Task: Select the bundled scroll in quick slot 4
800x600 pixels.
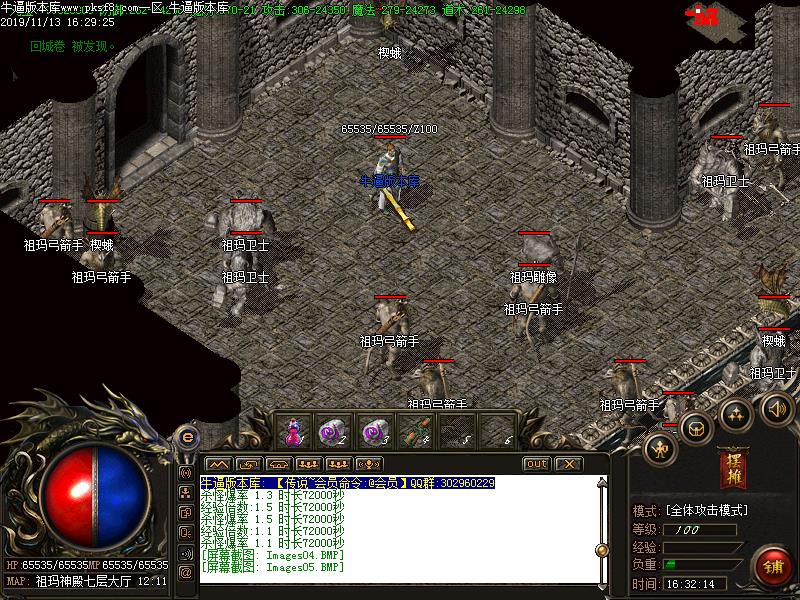Action: coord(416,432)
